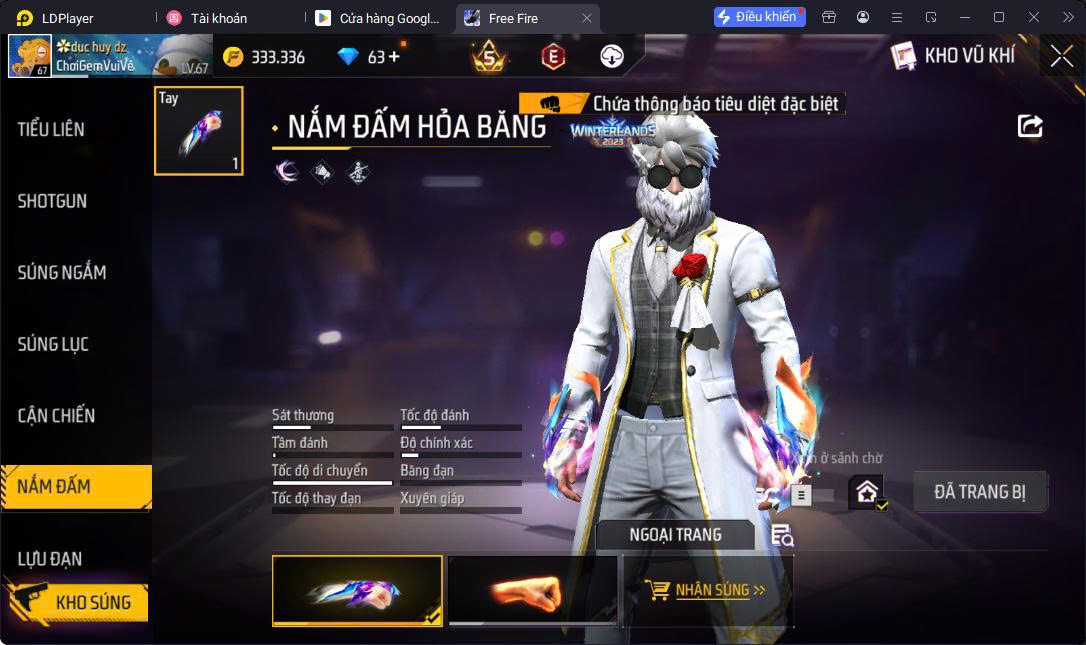
Task: Click the Đã Trang Bị button
Action: 979,492
